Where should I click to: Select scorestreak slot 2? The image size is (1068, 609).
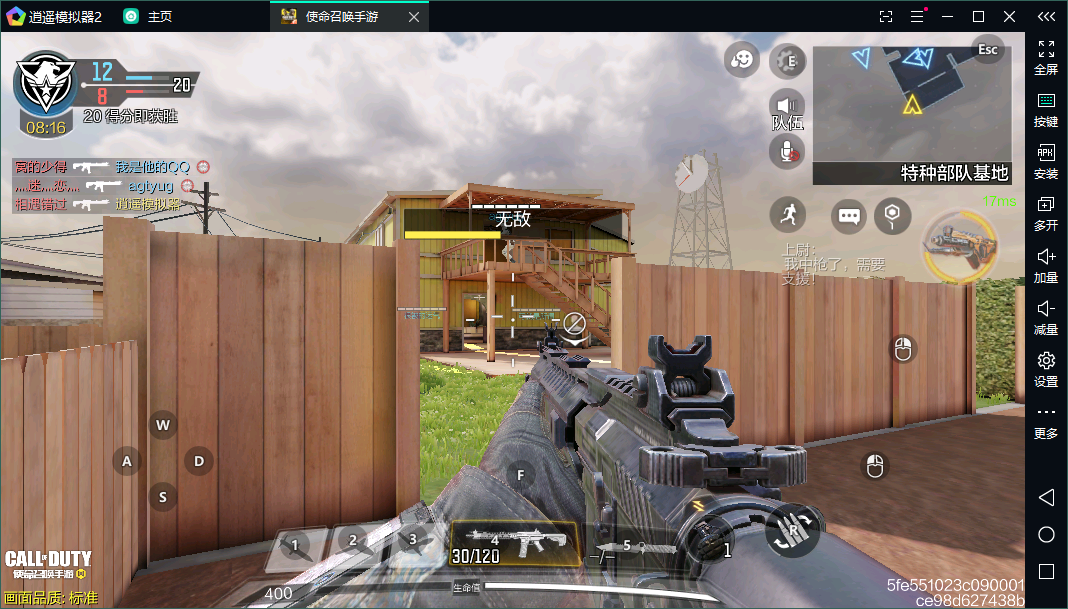pos(354,542)
